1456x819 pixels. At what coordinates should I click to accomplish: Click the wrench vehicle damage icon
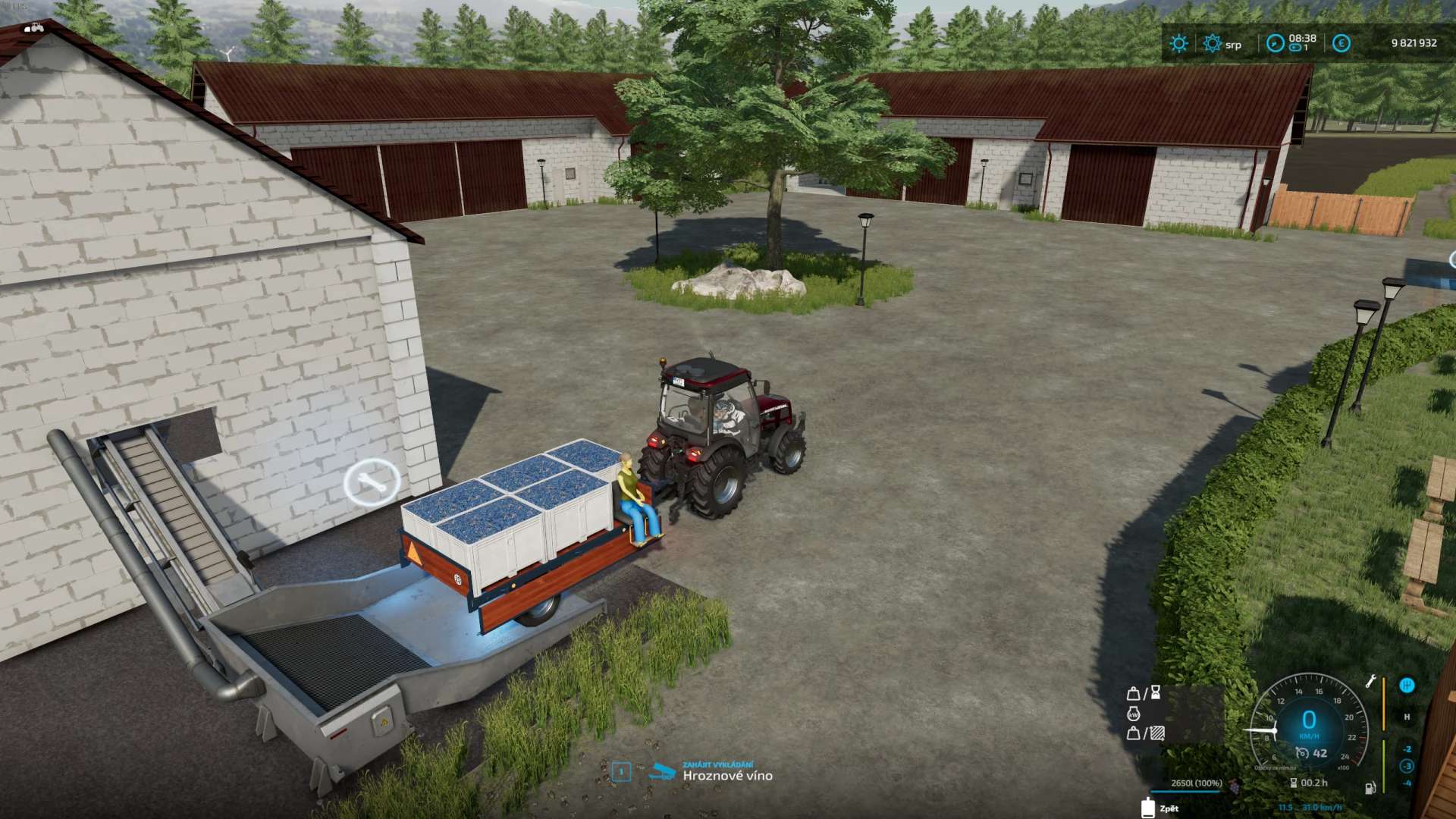1370,681
